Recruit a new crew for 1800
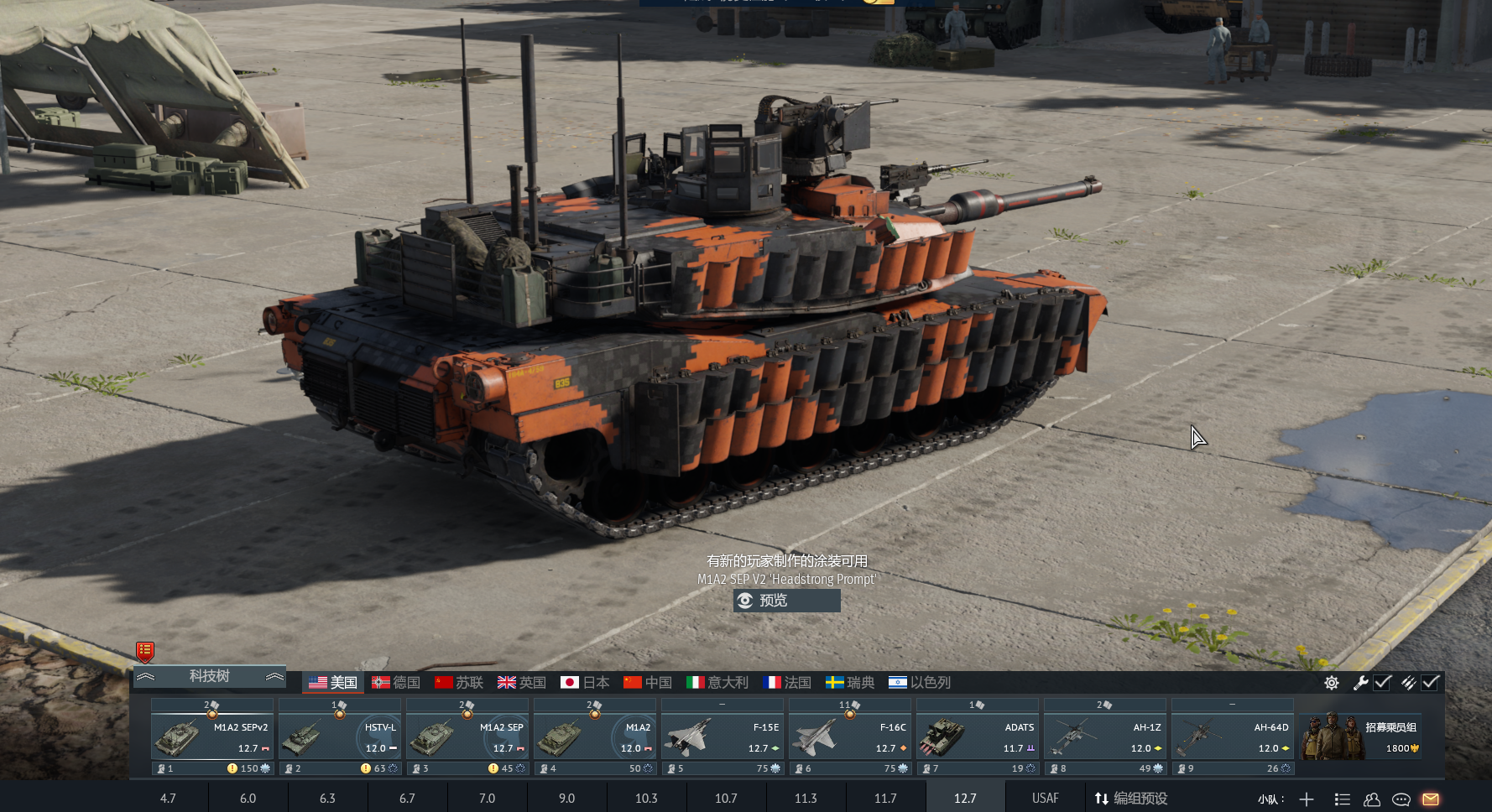1492x812 pixels. tap(1360, 737)
